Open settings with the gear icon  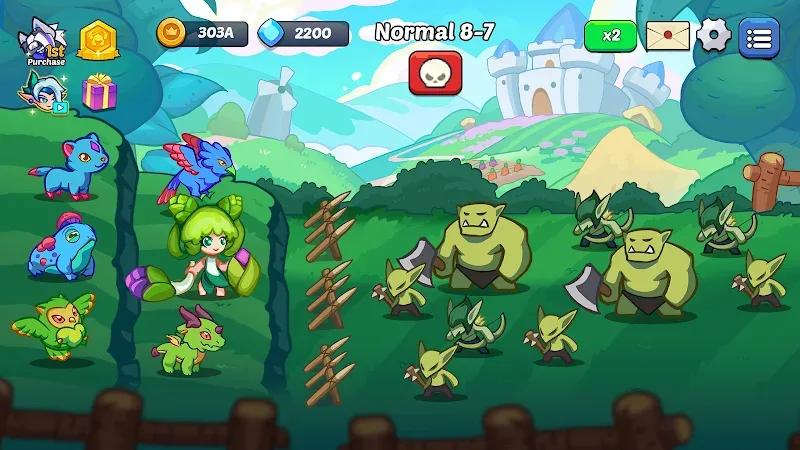coord(714,36)
